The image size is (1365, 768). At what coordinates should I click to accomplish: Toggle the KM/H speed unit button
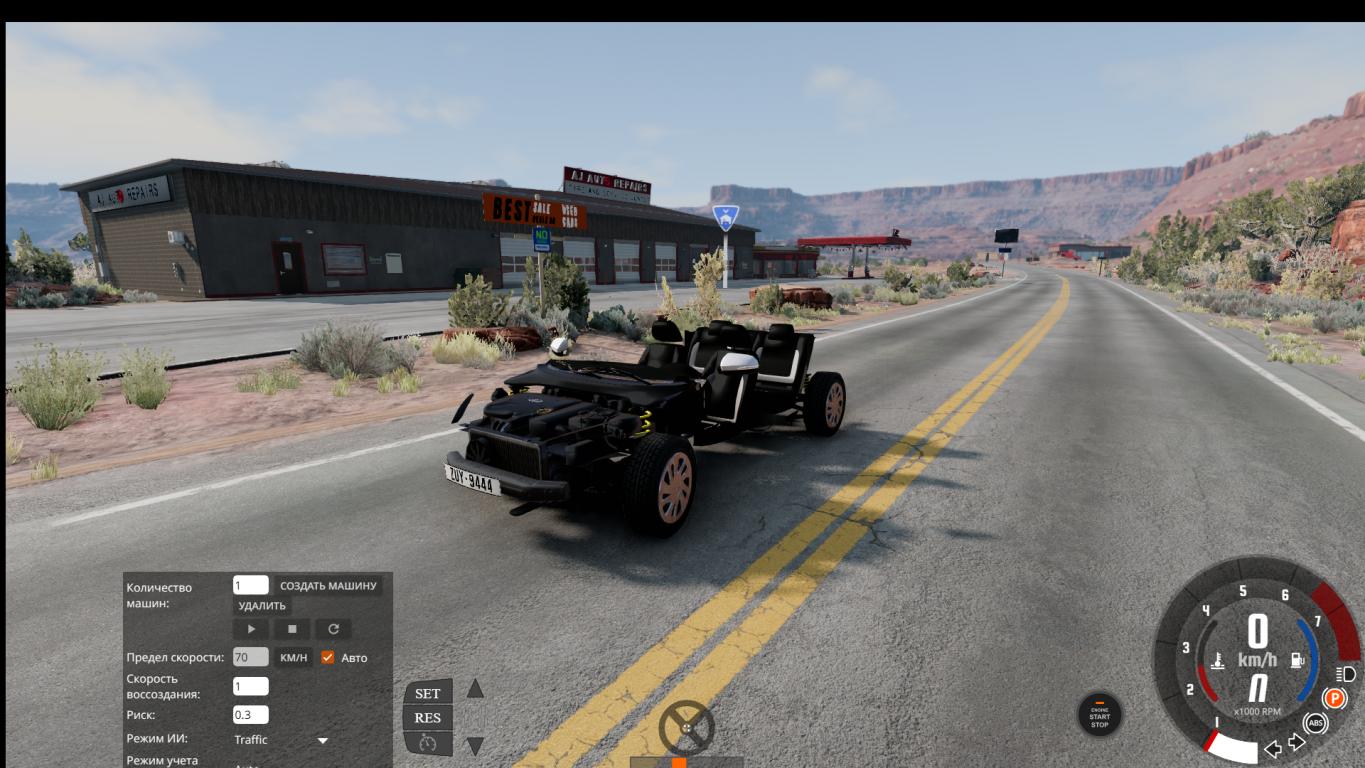pos(293,657)
